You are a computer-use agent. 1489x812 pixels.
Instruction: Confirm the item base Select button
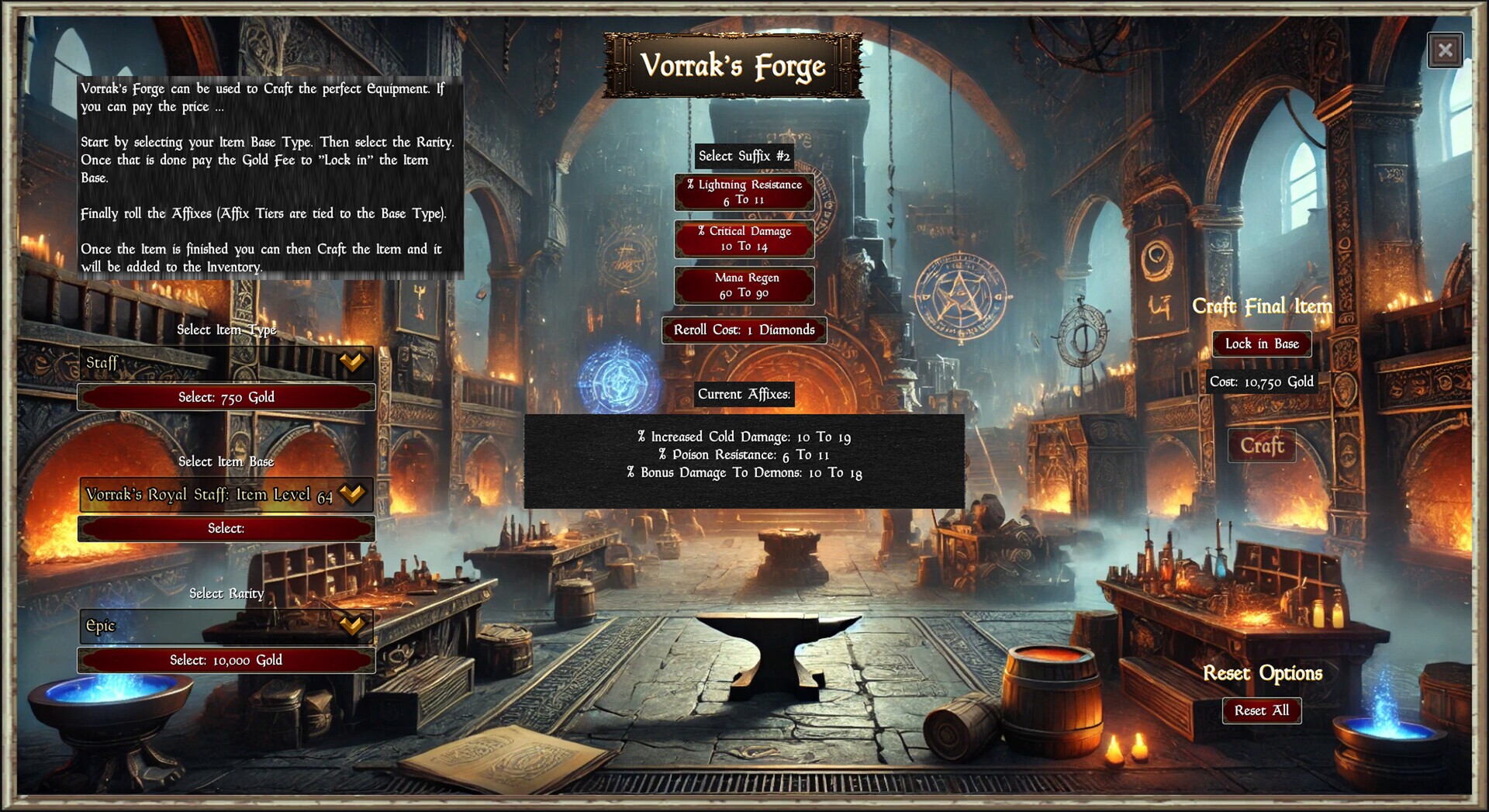(x=226, y=528)
